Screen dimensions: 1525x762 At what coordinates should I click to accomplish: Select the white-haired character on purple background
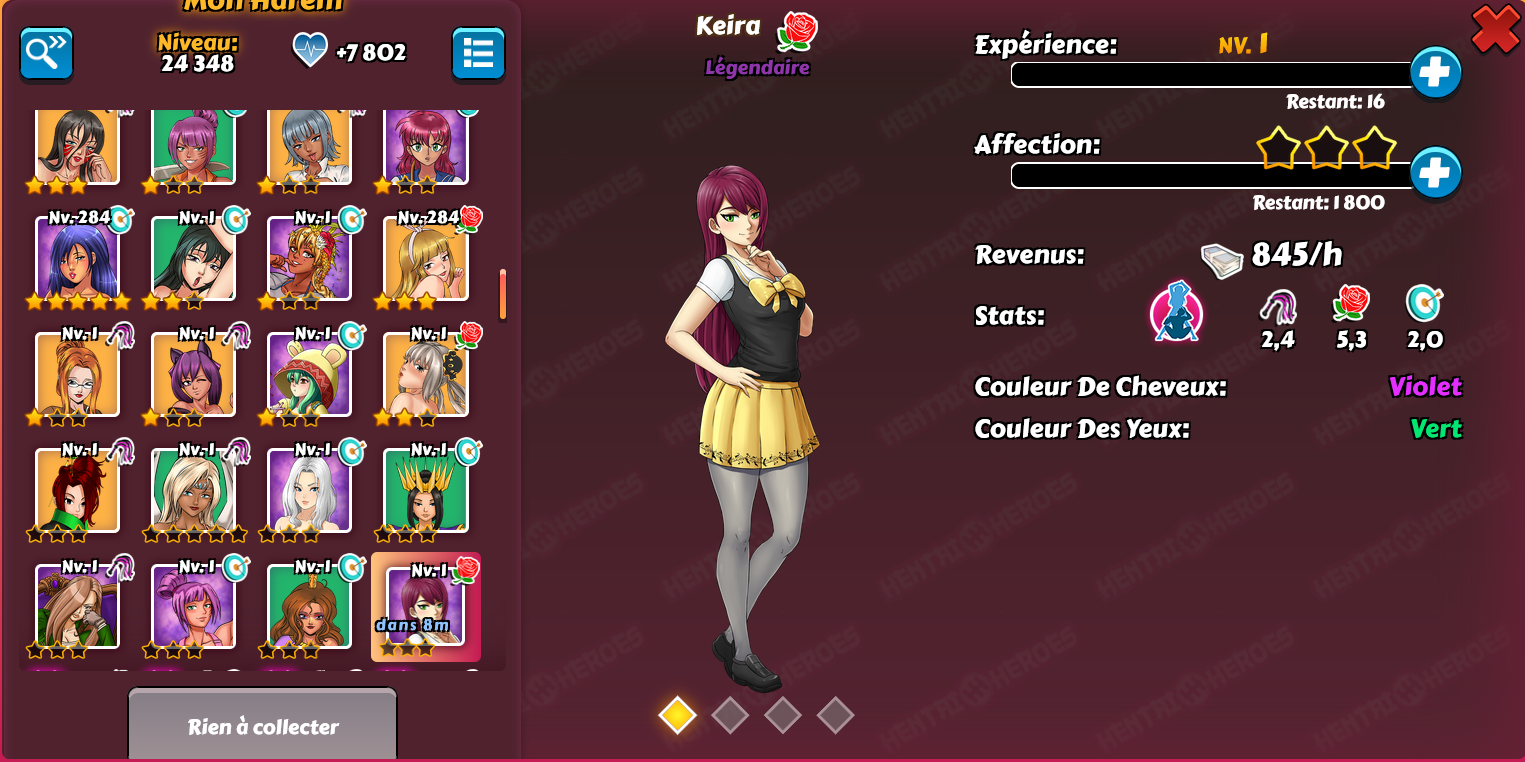pos(309,490)
